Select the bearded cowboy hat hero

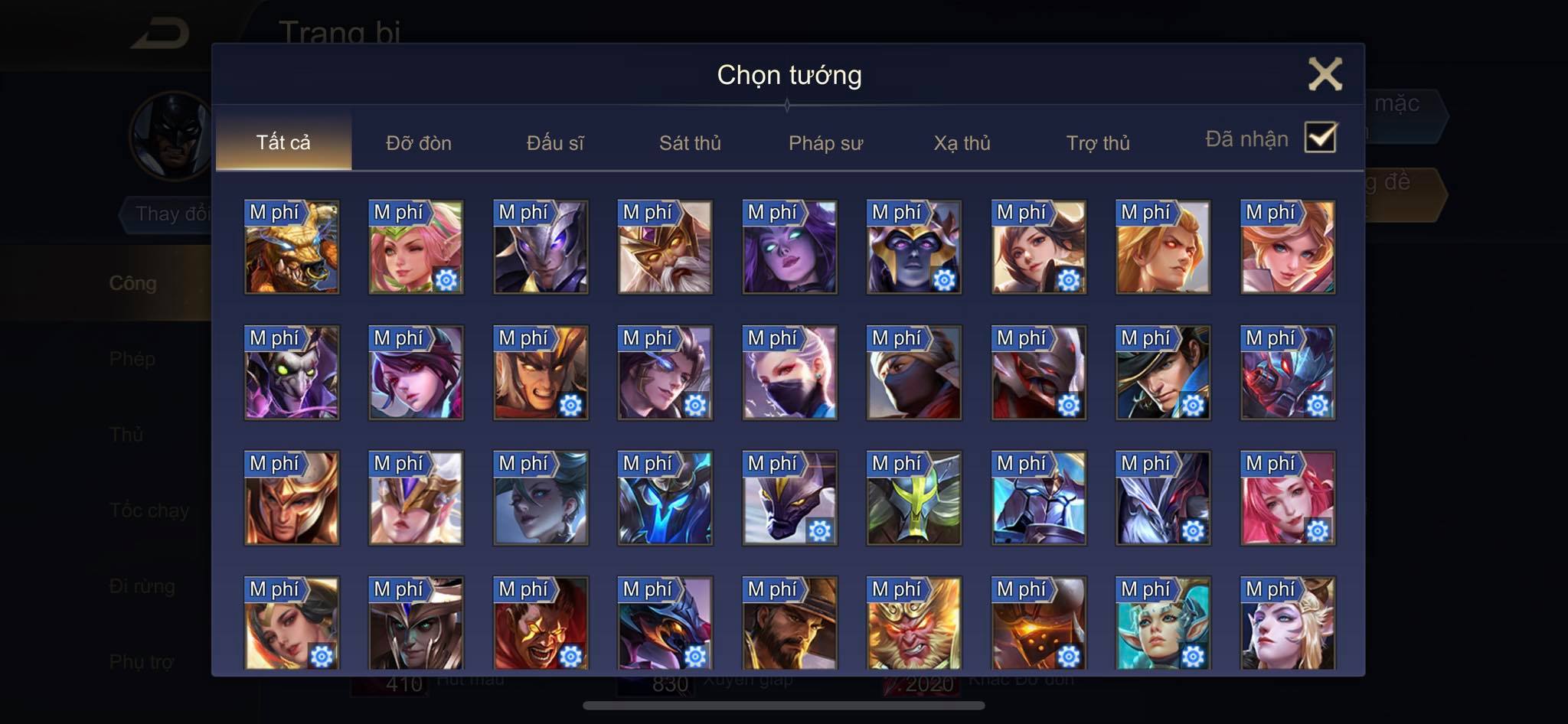coord(789,624)
